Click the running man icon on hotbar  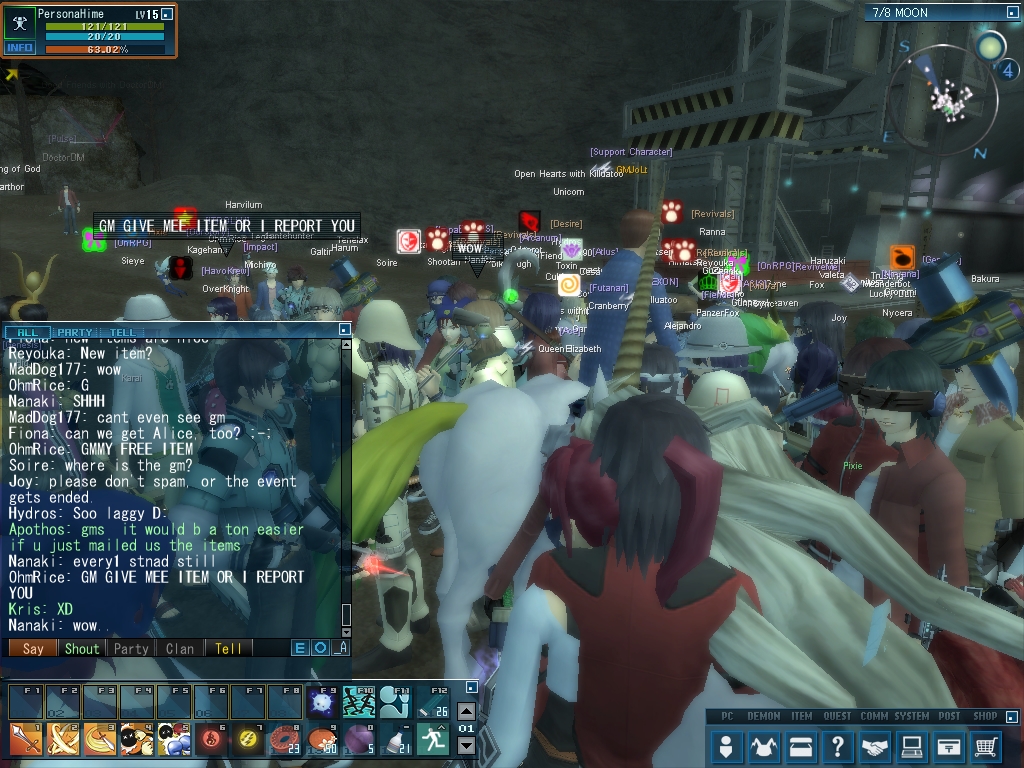coord(433,739)
